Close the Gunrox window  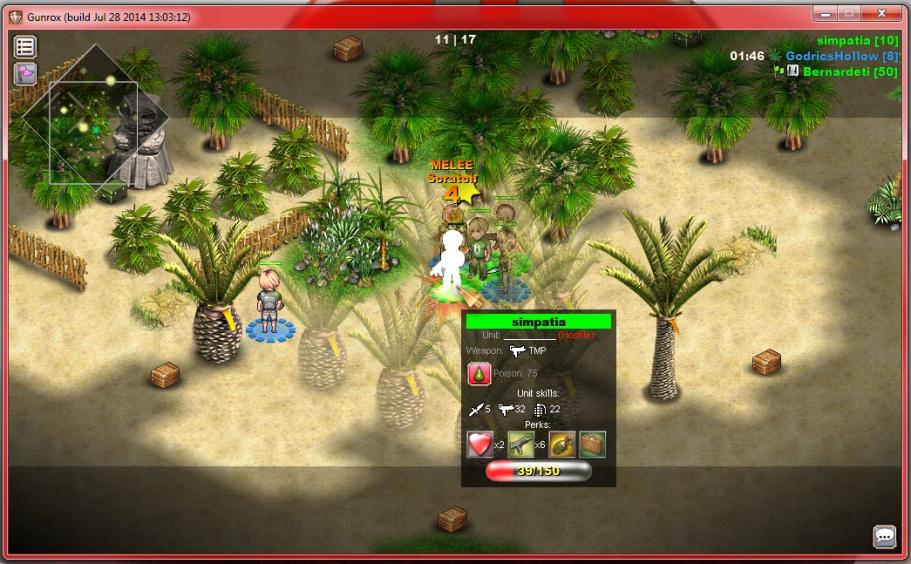click(881, 14)
